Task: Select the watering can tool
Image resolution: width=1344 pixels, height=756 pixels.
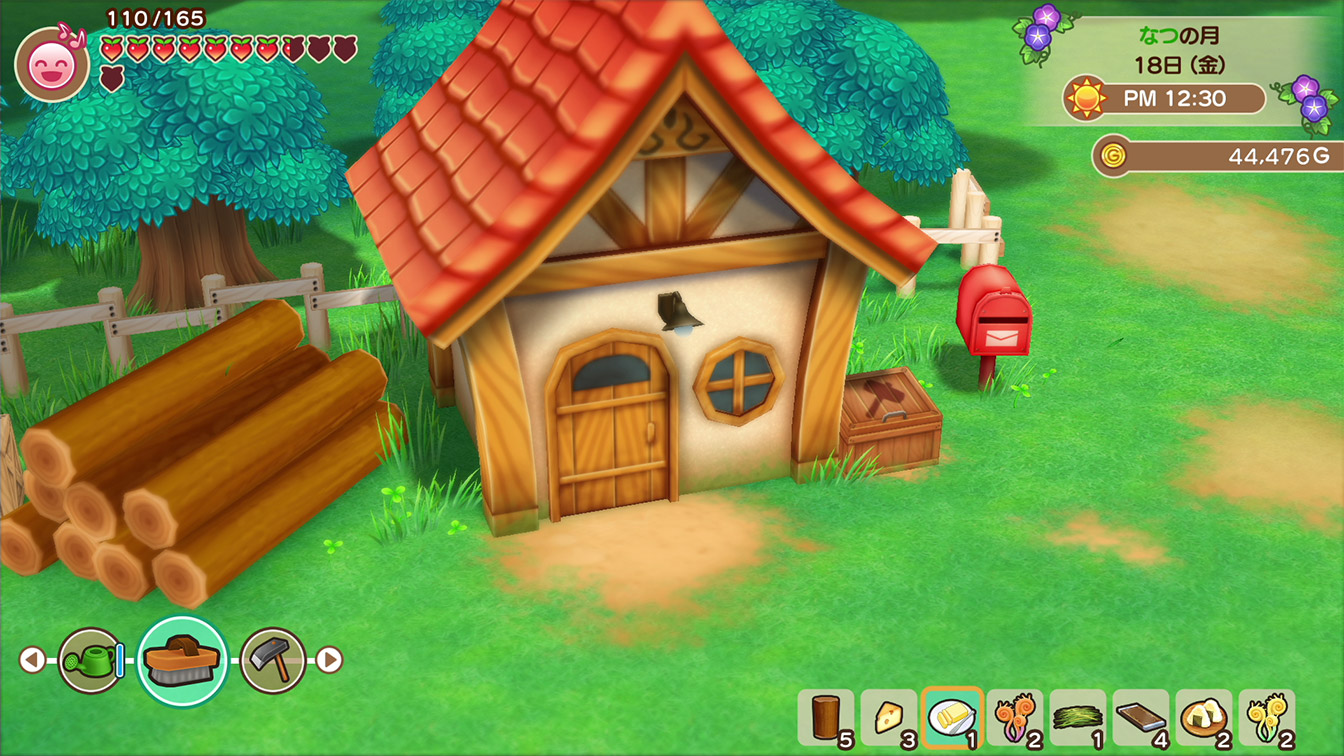Action: (90, 660)
